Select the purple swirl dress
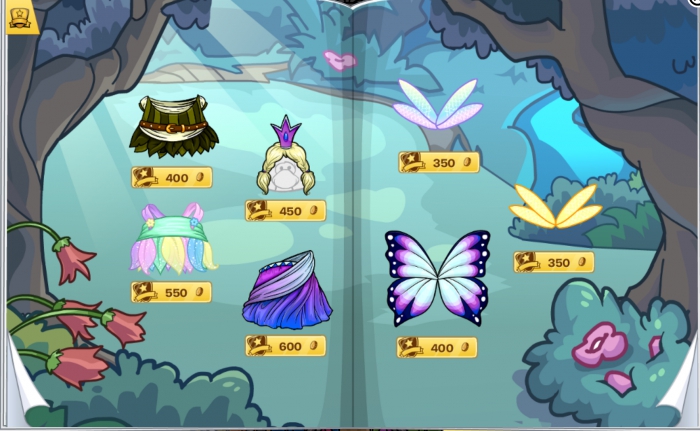 pos(285,294)
